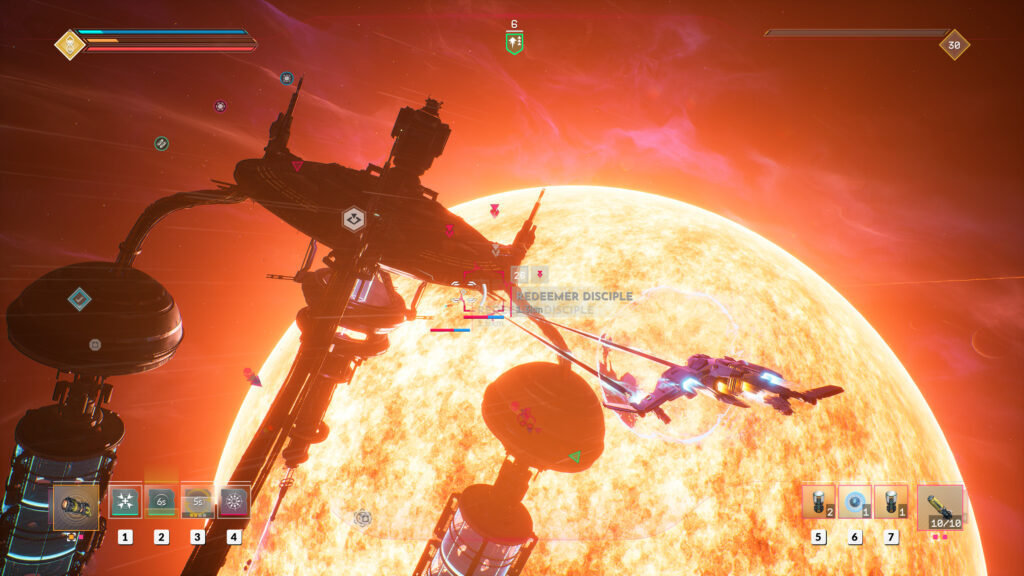
Task: Activate the inward-arrows ability in slot 1
Action: click(x=125, y=502)
